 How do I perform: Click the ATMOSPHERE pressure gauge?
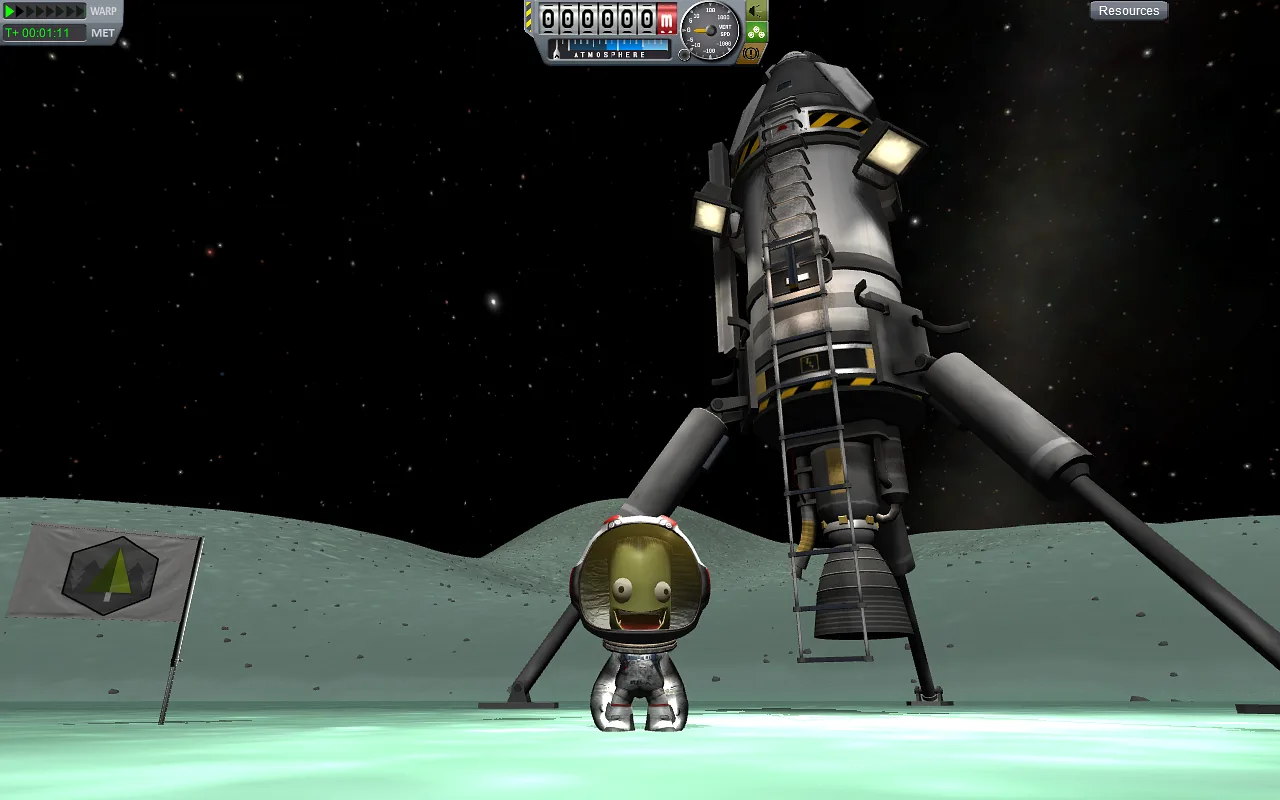click(x=610, y=48)
